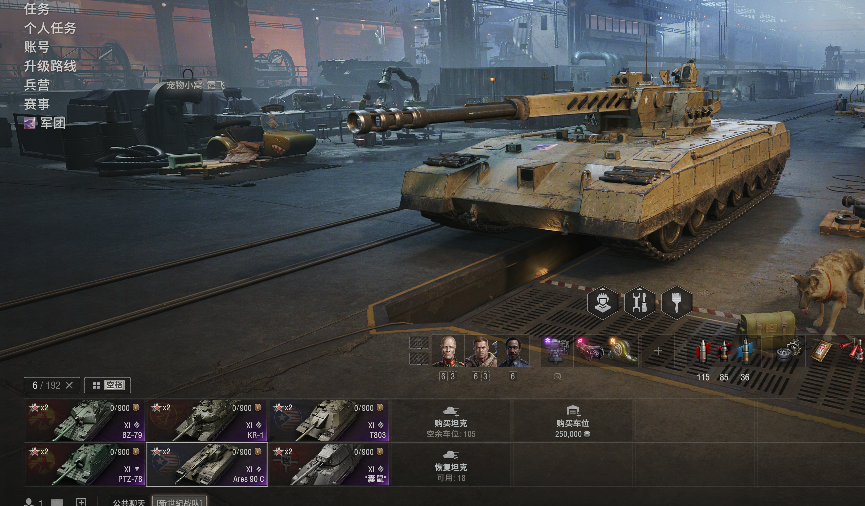Open the paintbrush customization hexagon icon
The width and height of the screenshot is (865, 506).
point(677,301)
